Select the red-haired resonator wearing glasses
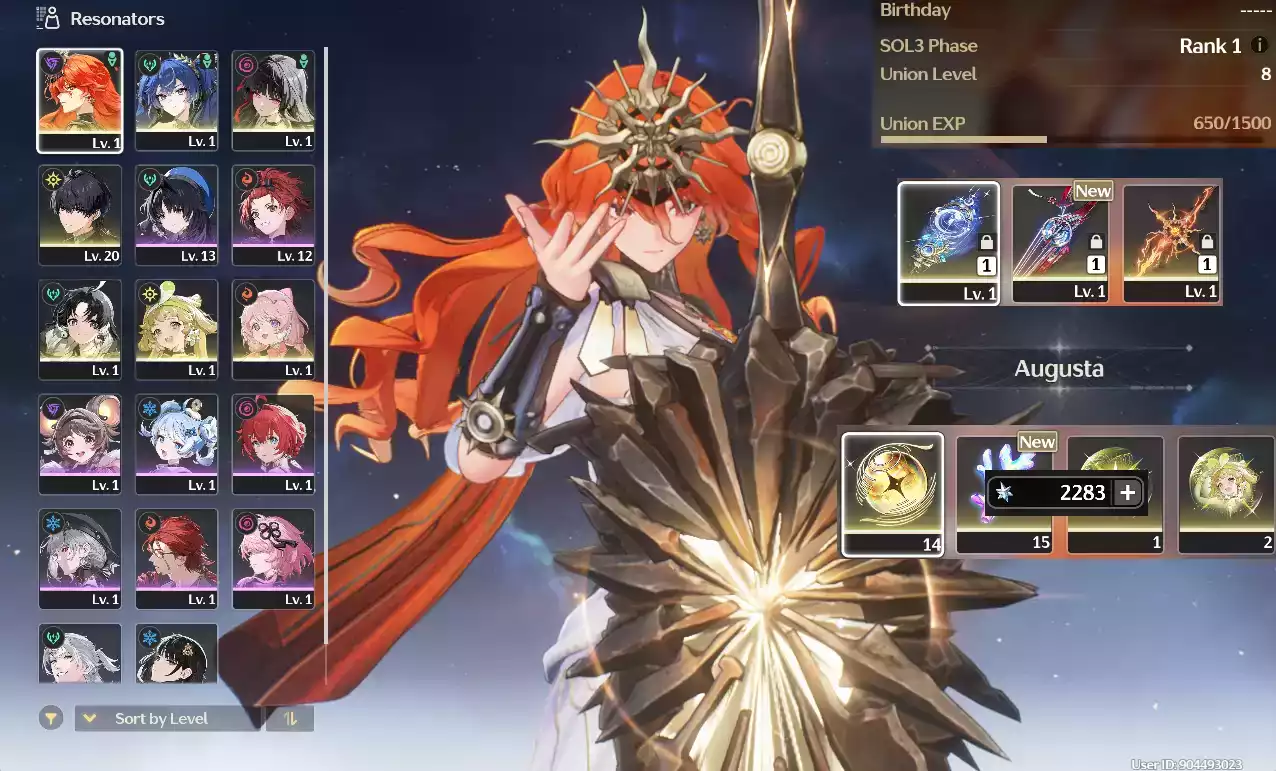1276x771 pixels. tap(177, 558)
